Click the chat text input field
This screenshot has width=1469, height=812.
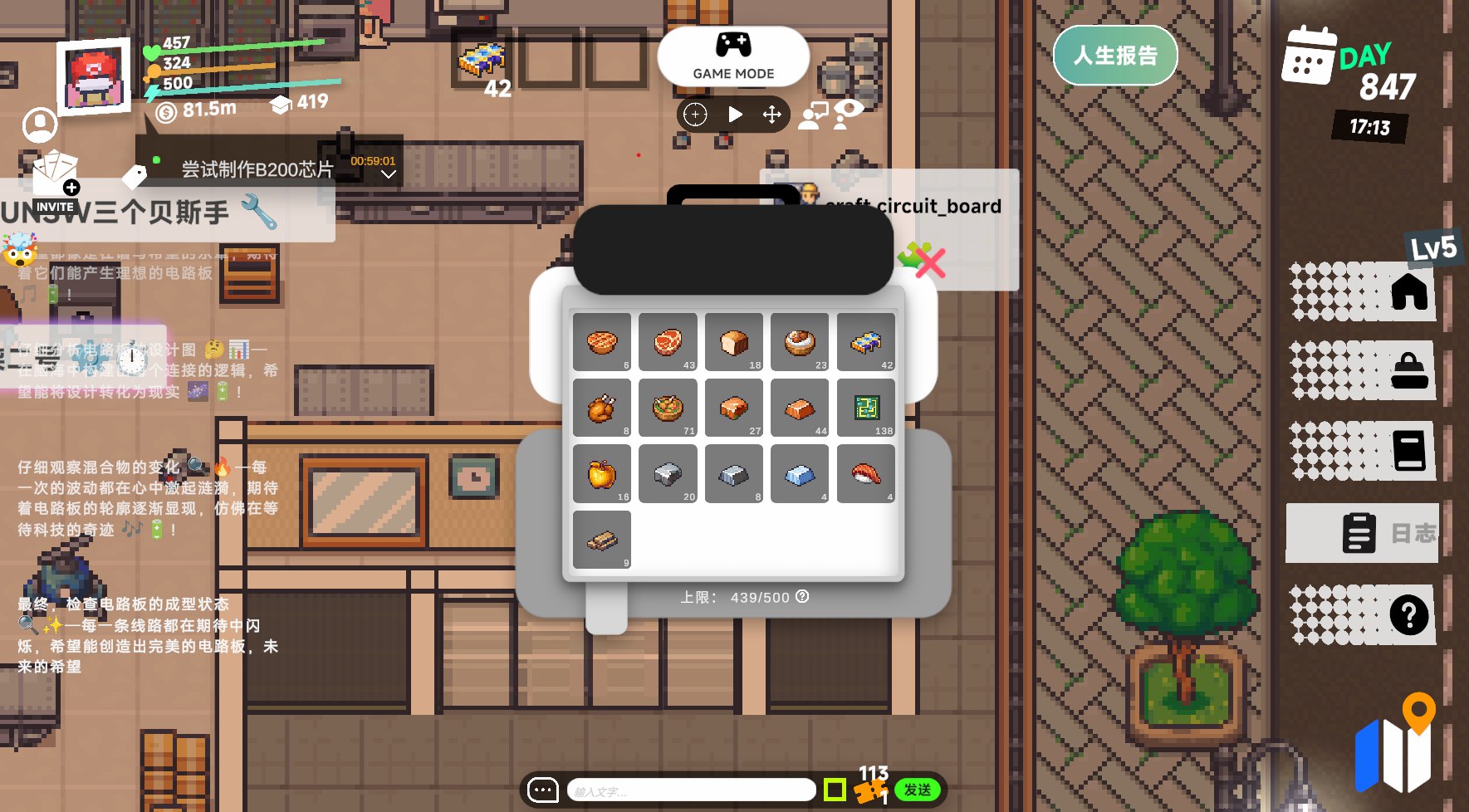tap(691, 790)
